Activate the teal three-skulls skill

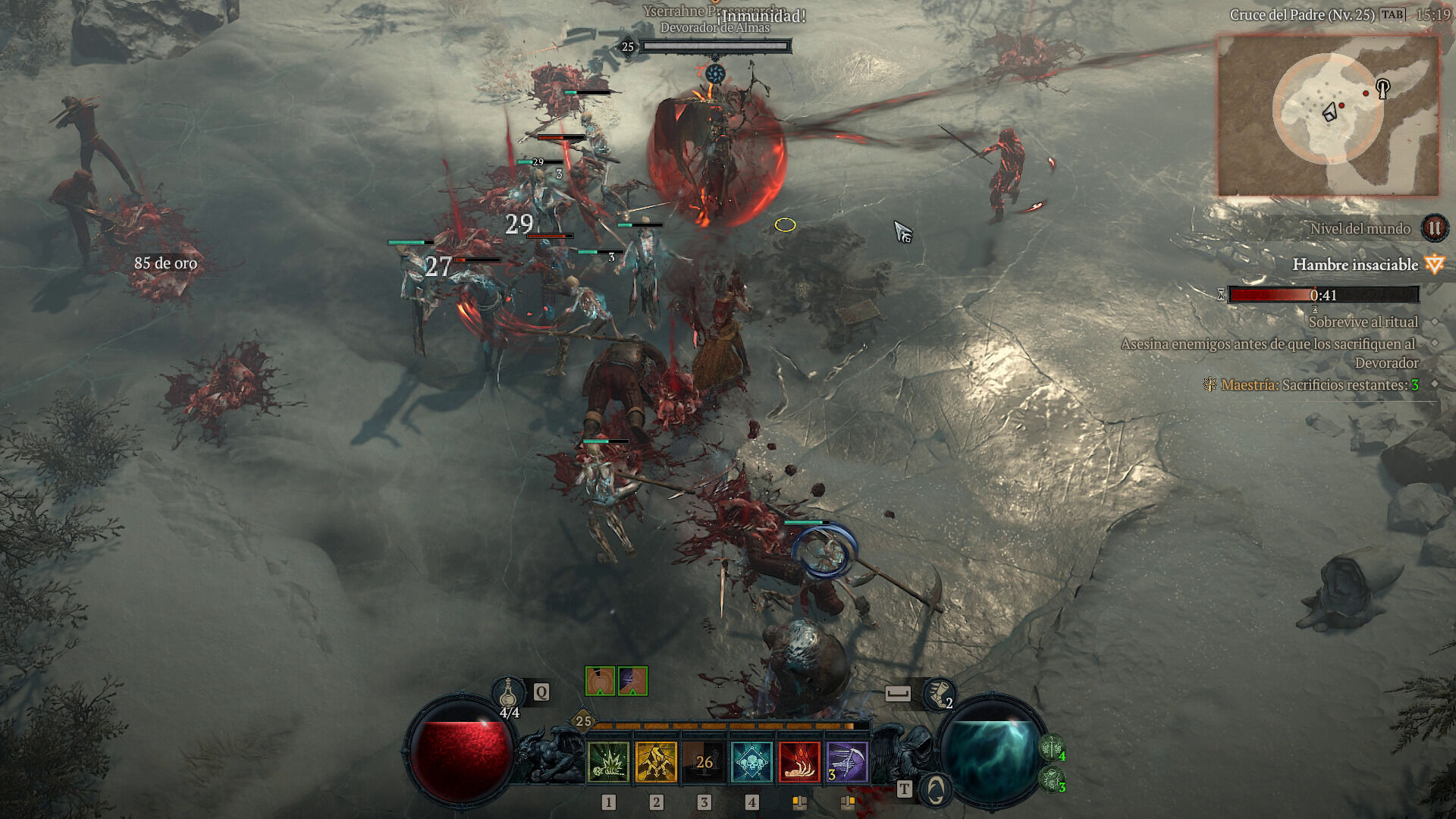click(752, 762)
